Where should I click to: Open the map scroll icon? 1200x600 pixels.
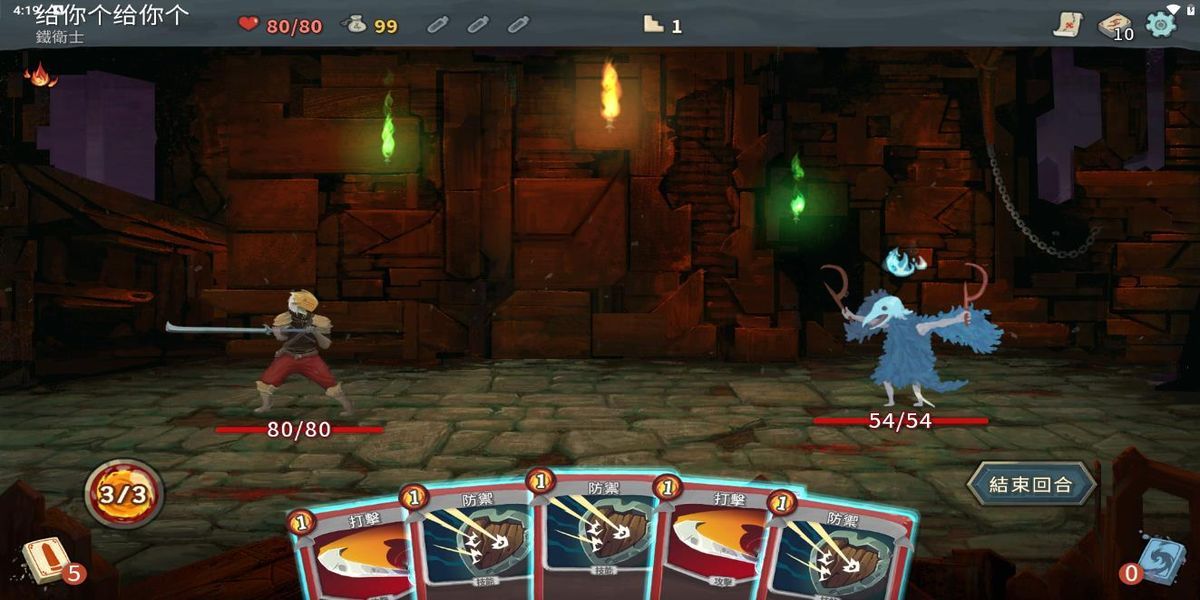pyautogui.click(x=1068, y=25)
